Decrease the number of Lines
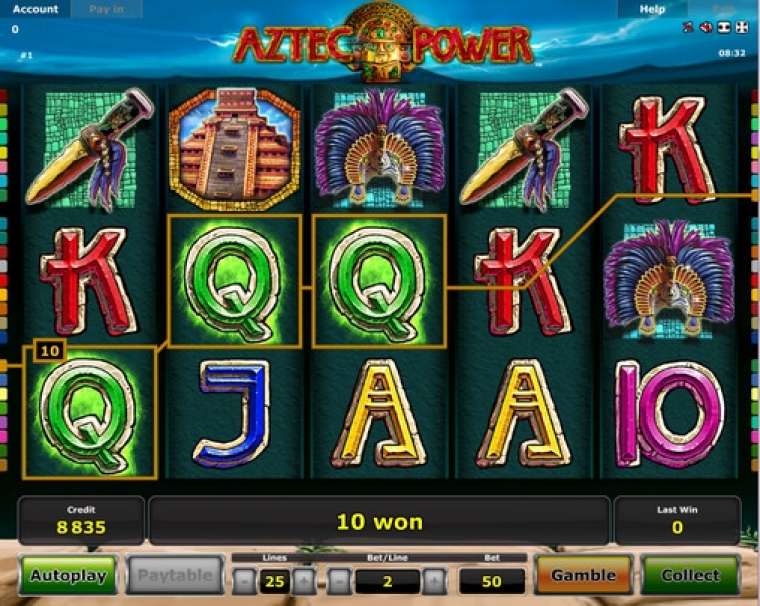The height and width of the screenshot is (606, 760). pyautogui.click(x=245, y=580)
